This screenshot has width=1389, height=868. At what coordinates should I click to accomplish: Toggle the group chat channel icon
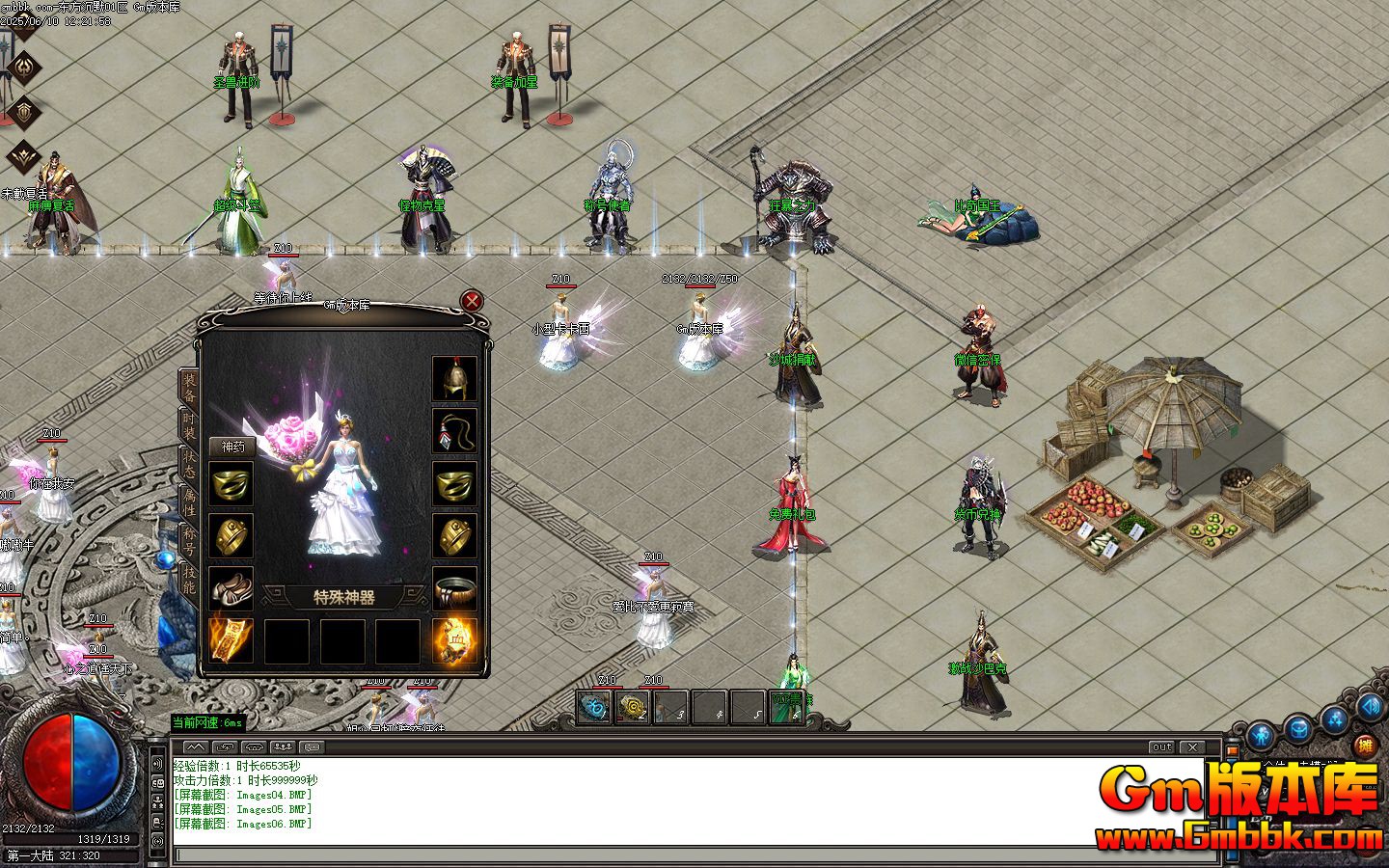pyautogui.click(x=283, y=746)
